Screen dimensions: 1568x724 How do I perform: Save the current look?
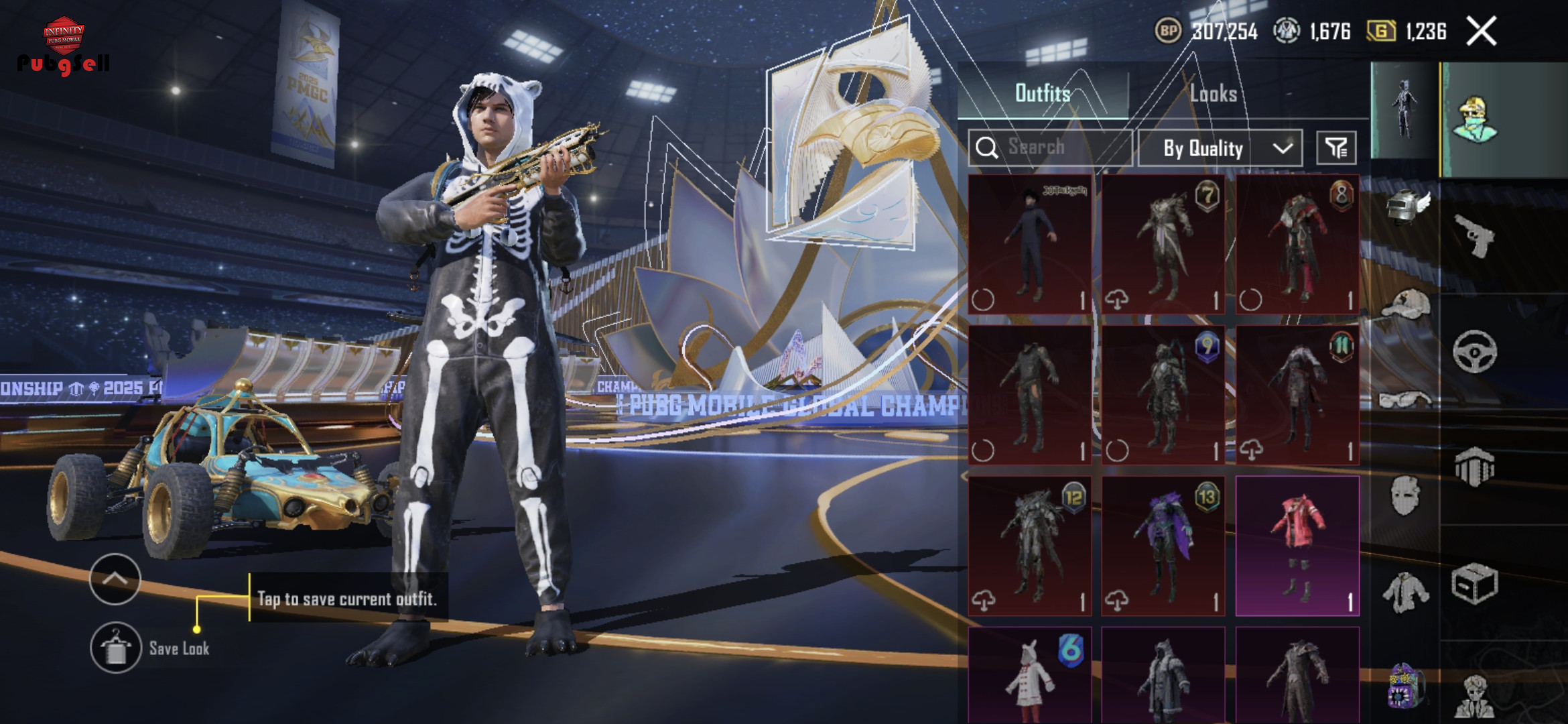pos(116,648)
